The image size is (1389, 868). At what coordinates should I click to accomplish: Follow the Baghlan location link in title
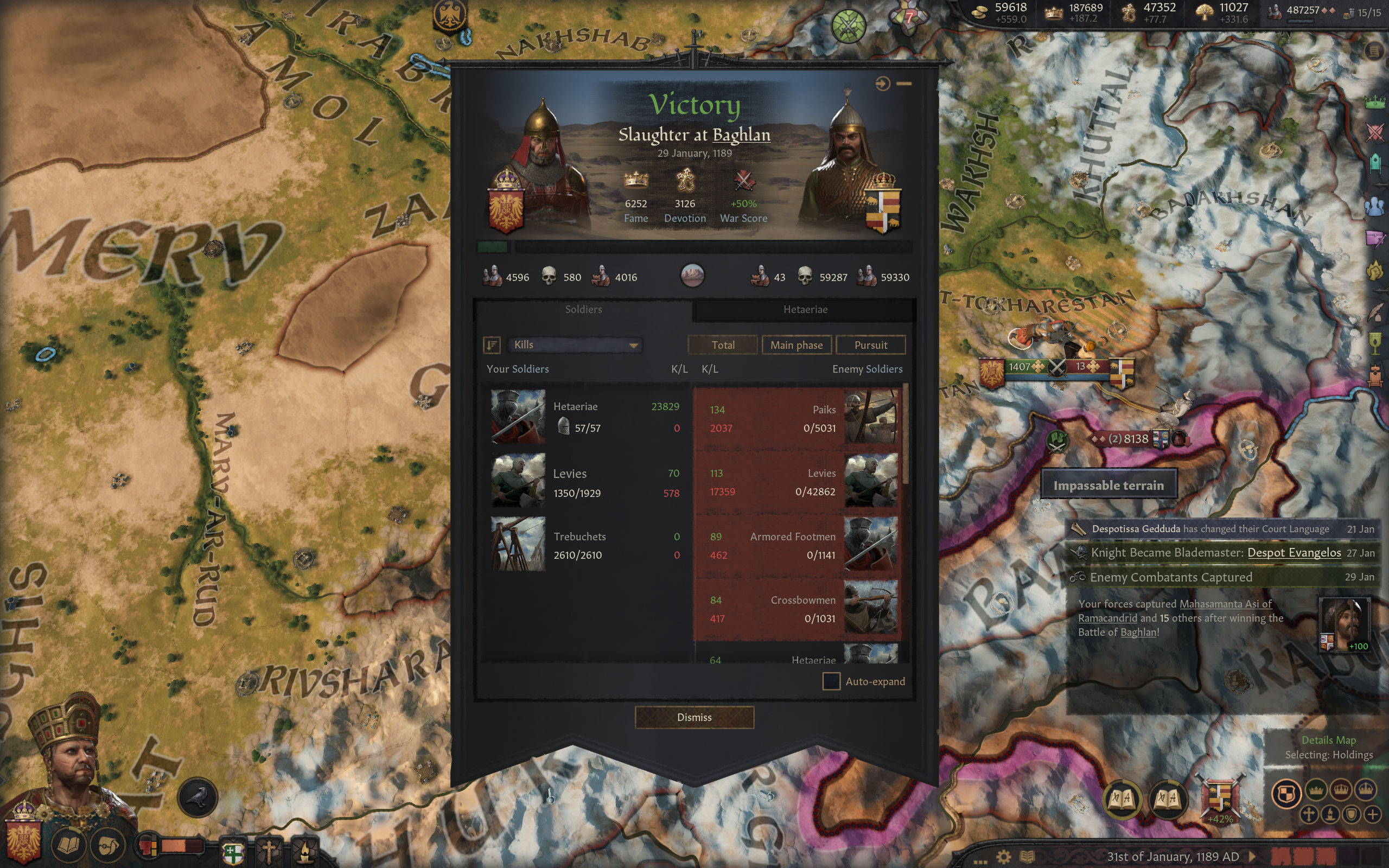[741, 135]
